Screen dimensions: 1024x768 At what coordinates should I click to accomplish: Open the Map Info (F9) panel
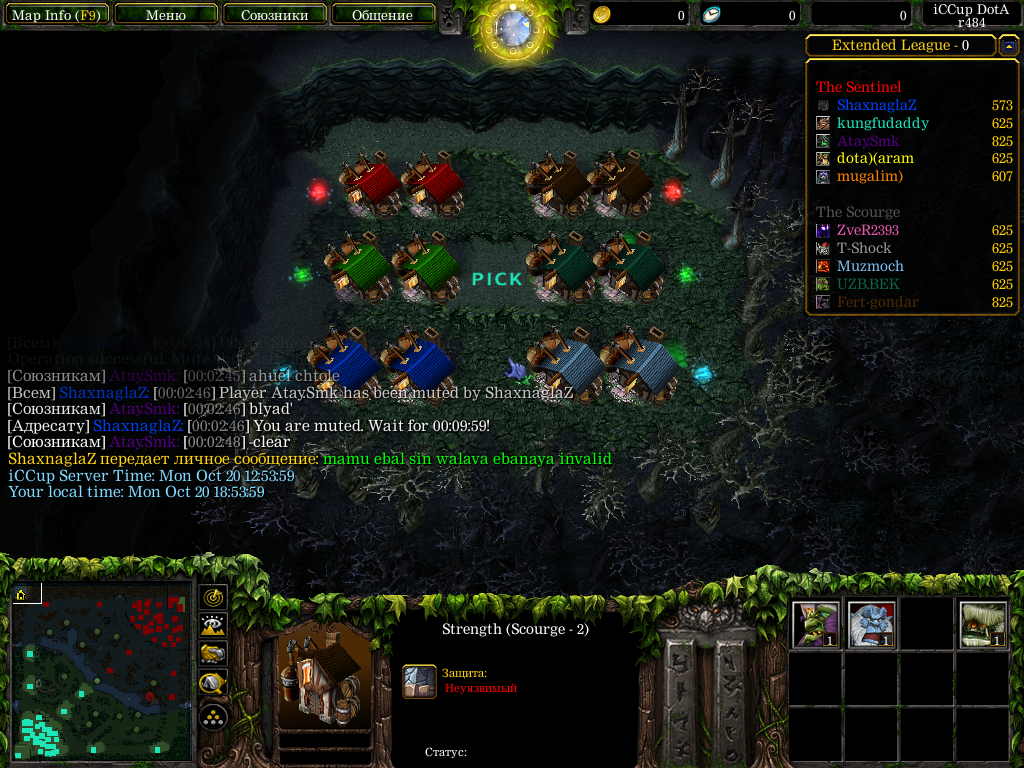coord(55,15)
